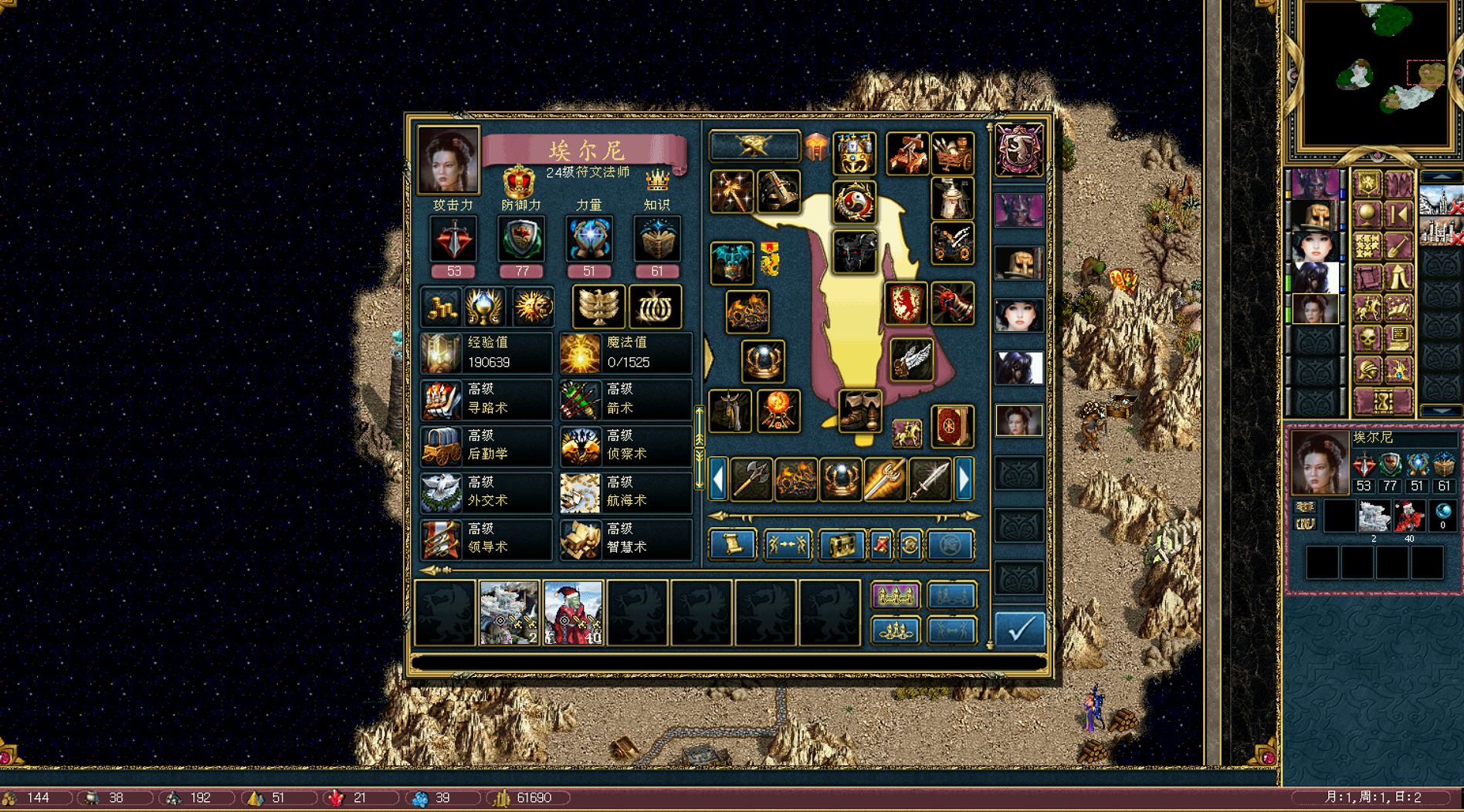Viewport: 1464px width, 812px height.
Task: Page the backpack left with the blue arrow
Action: click(x=718, y=479)
